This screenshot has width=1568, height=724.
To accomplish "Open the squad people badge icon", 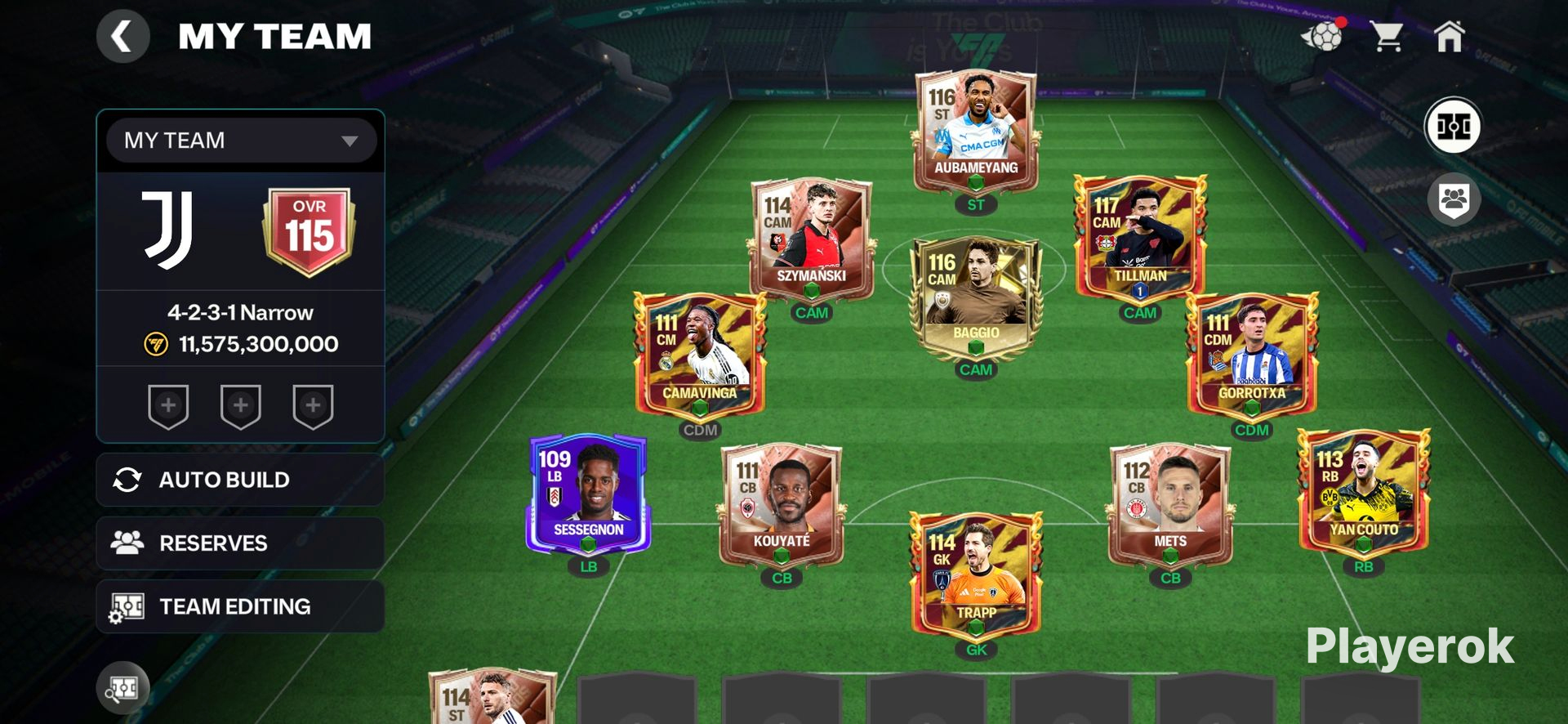I will [1453, 199].
